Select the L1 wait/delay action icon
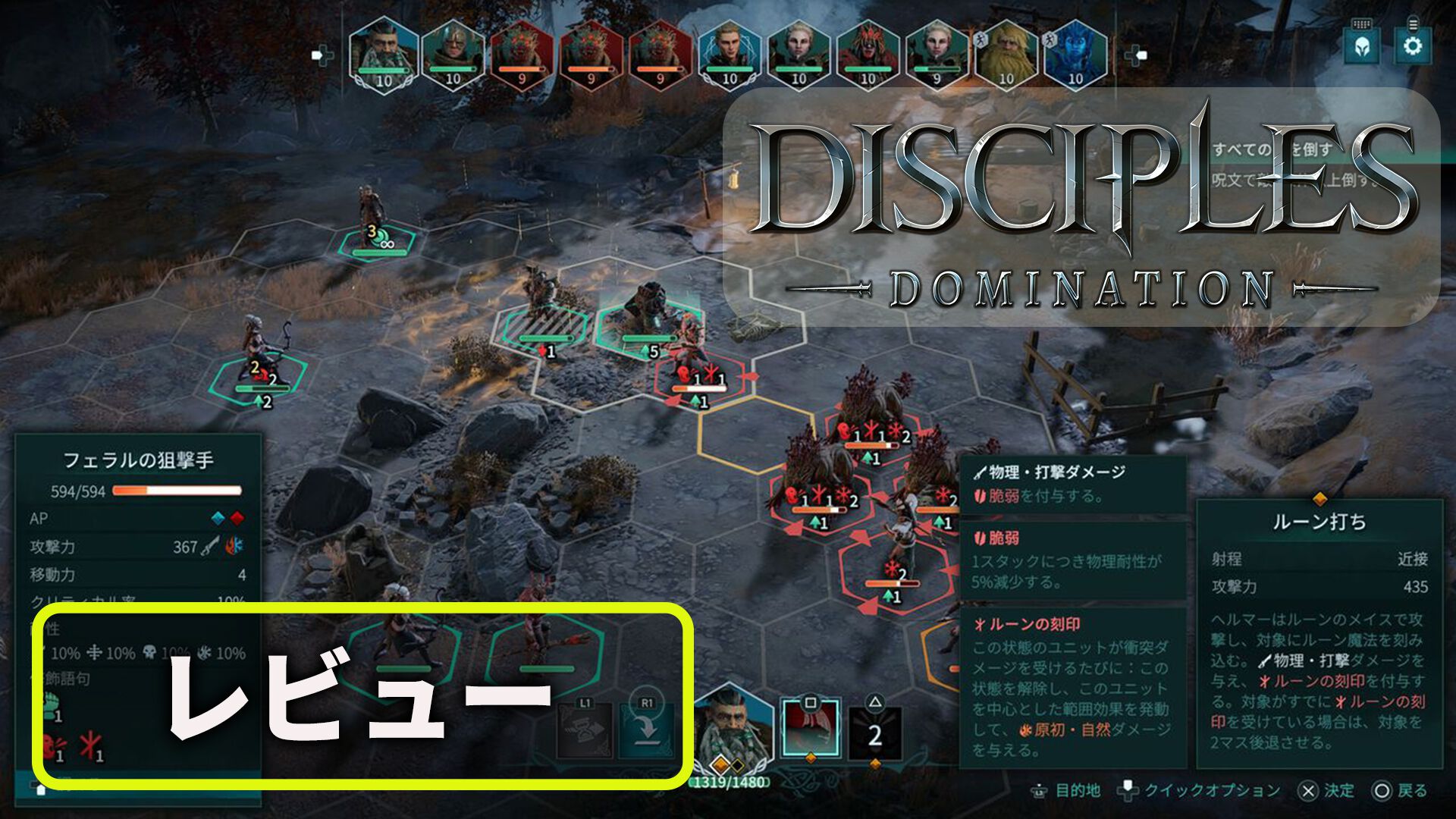 [x=584, y=730]
